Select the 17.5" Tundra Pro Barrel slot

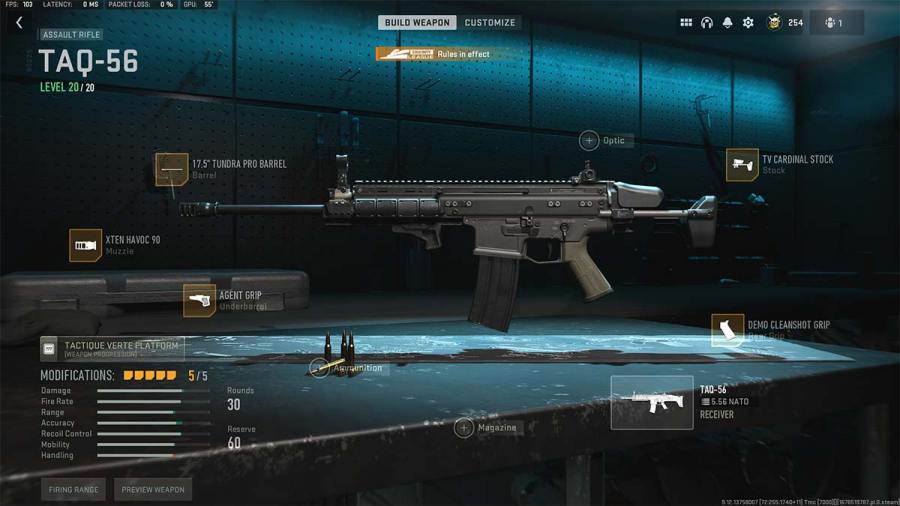[x=171, y=169]
